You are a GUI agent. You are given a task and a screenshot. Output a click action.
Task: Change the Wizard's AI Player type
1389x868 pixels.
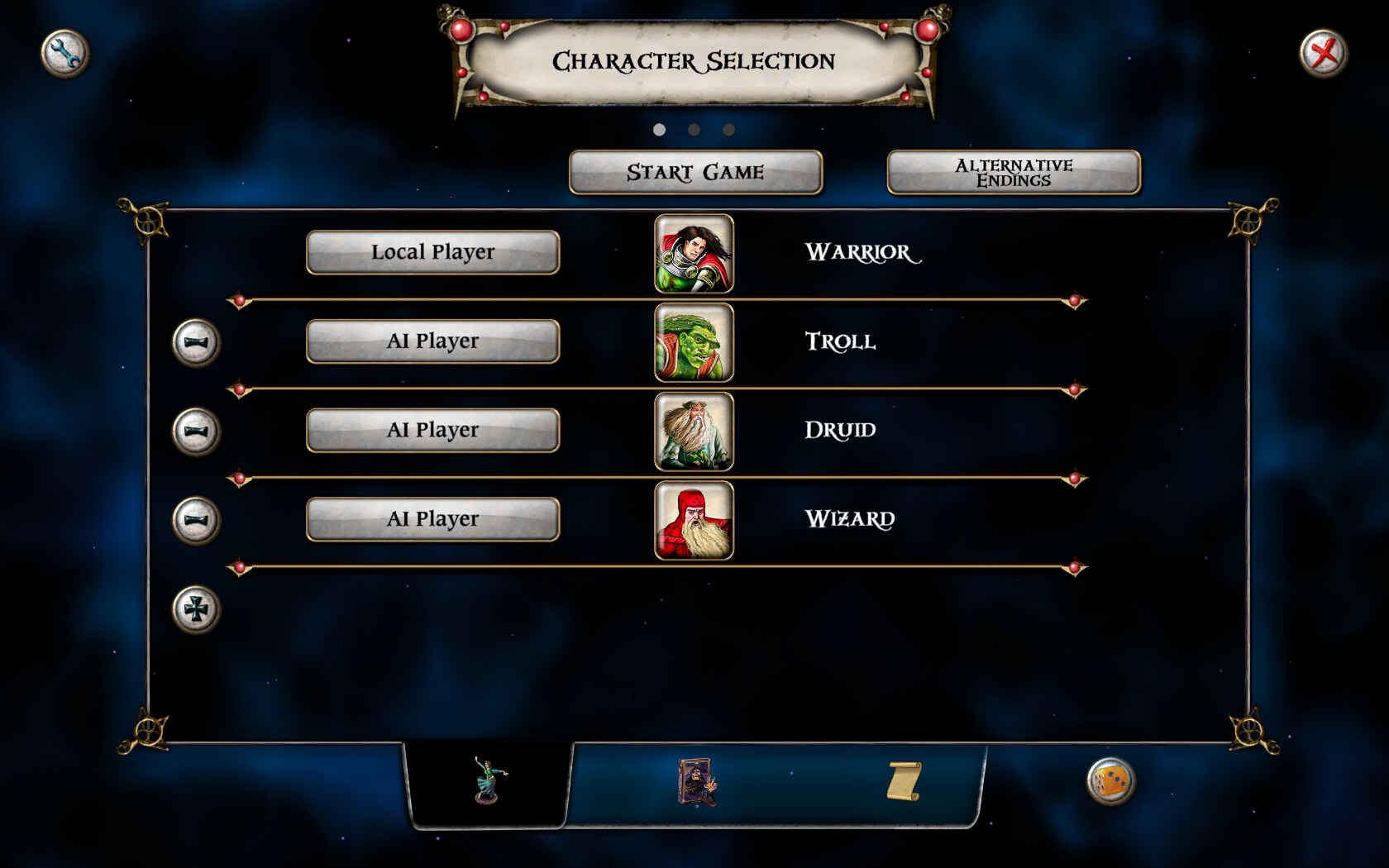(x=432, y=519)
